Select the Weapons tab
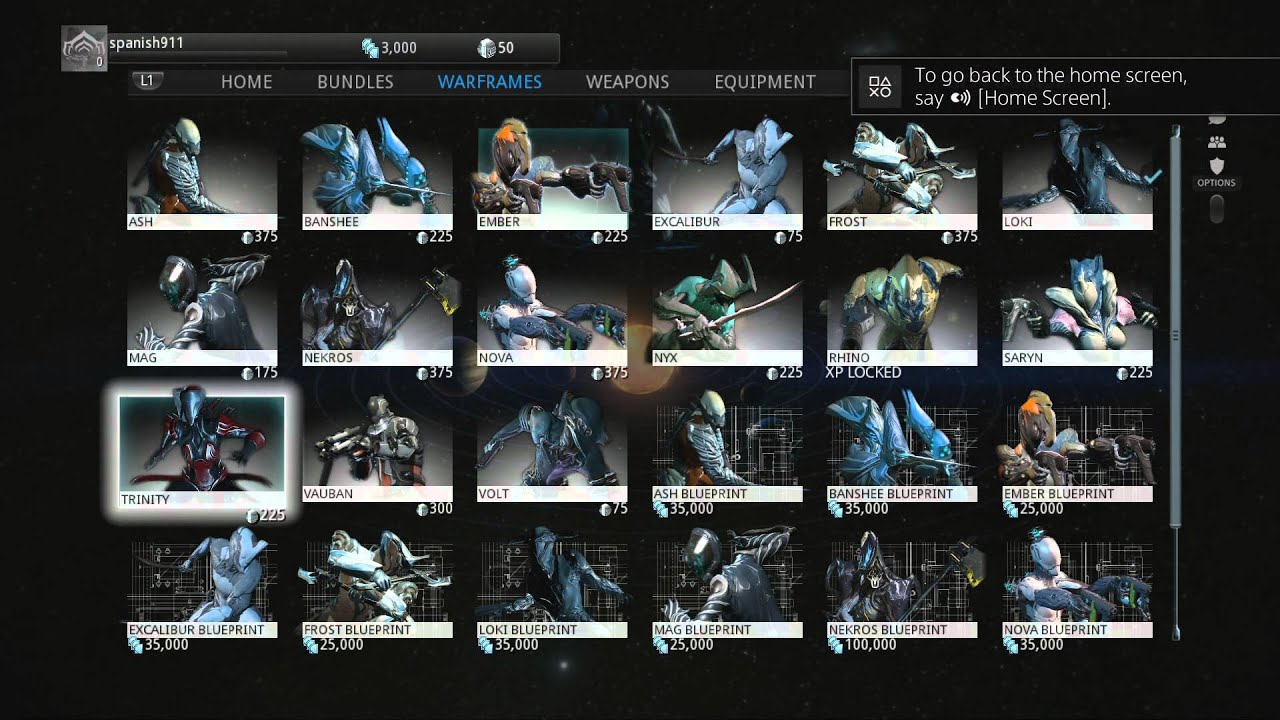Image resolution: width=1280 pixels, height=720 pixels. (x=627, y=82)
